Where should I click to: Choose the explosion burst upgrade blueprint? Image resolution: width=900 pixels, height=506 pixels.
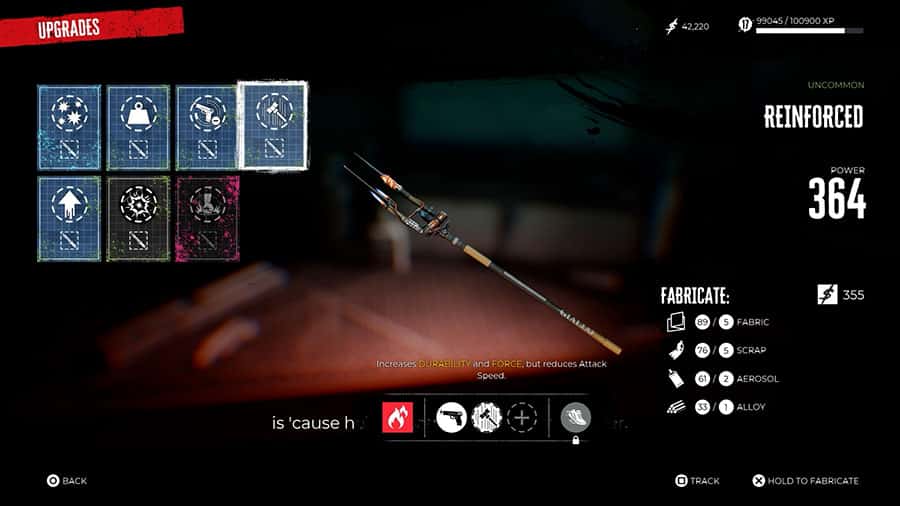point(139,219)
